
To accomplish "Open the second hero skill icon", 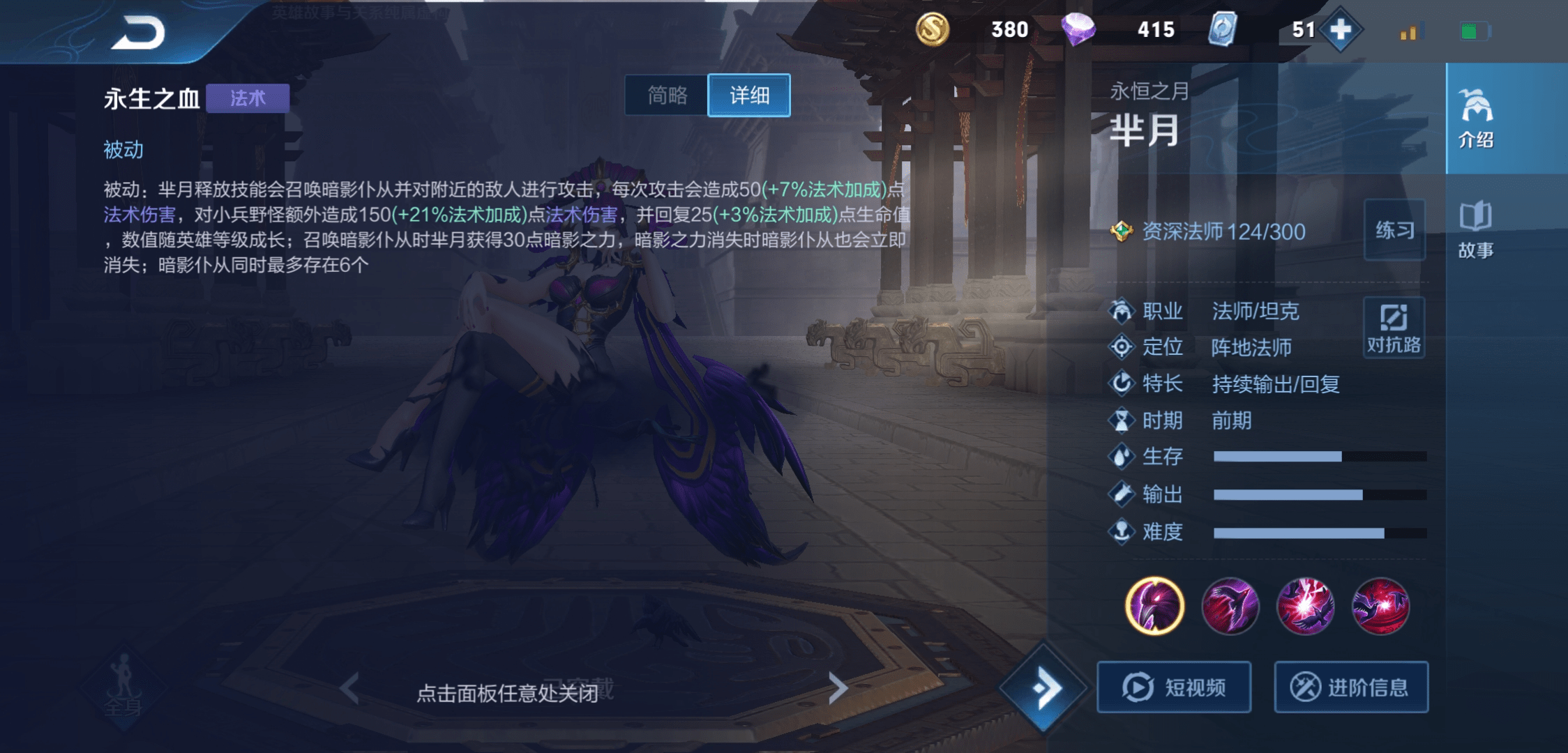I will 1230,607.
